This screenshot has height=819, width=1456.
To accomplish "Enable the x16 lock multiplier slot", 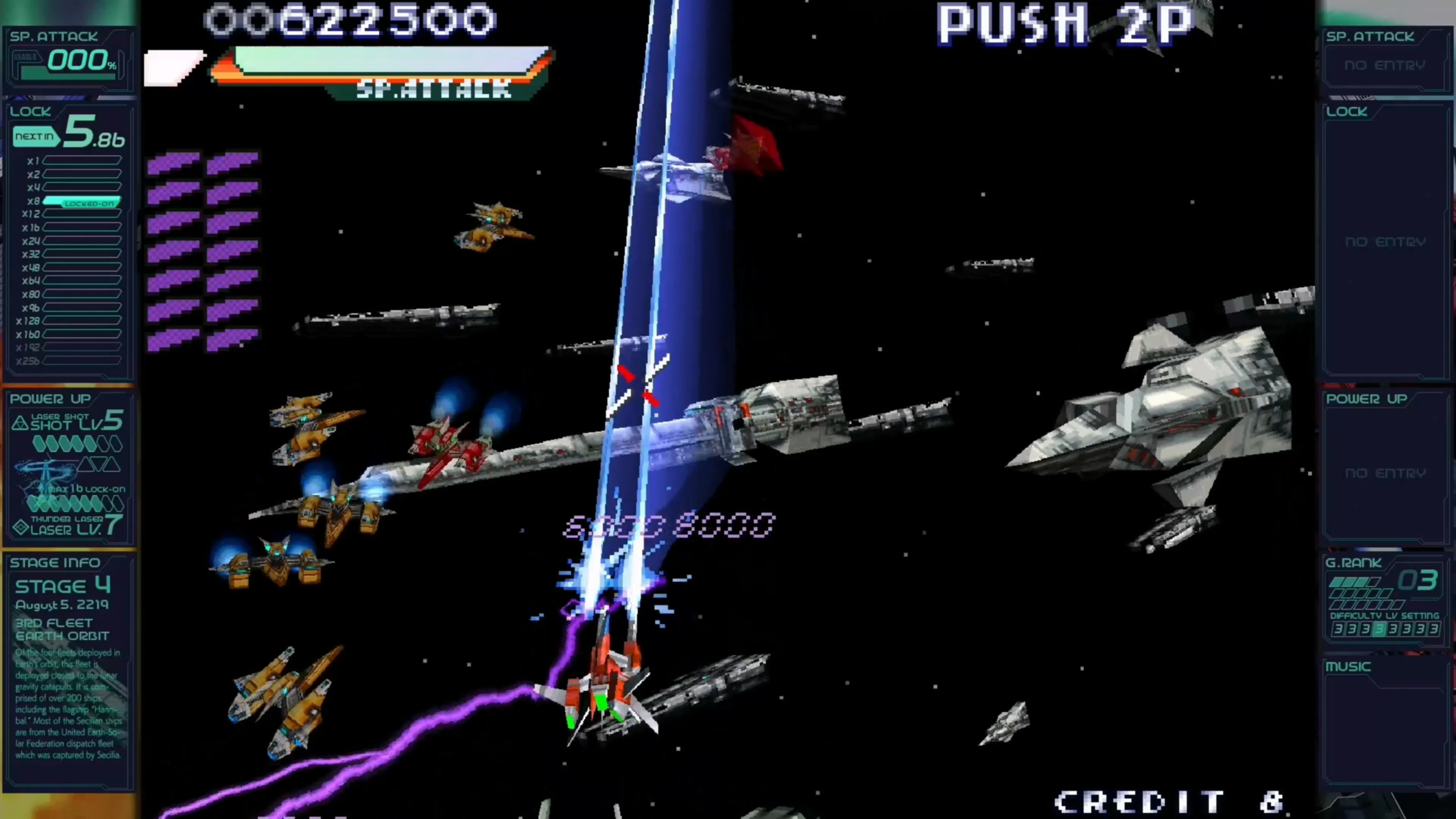I will tap(79, 227).
